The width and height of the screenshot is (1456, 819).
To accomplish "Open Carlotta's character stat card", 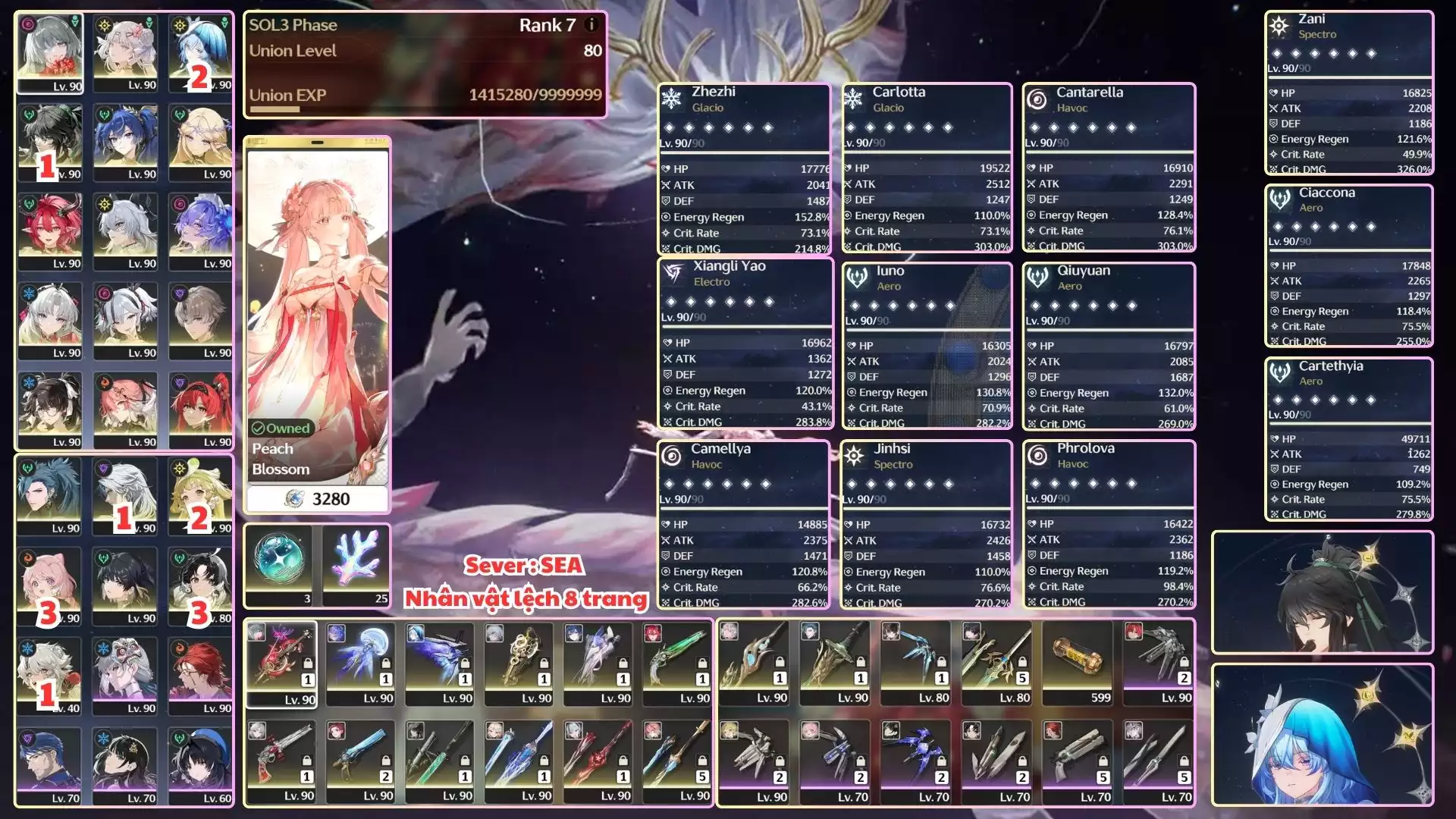I will coord(927,168).
